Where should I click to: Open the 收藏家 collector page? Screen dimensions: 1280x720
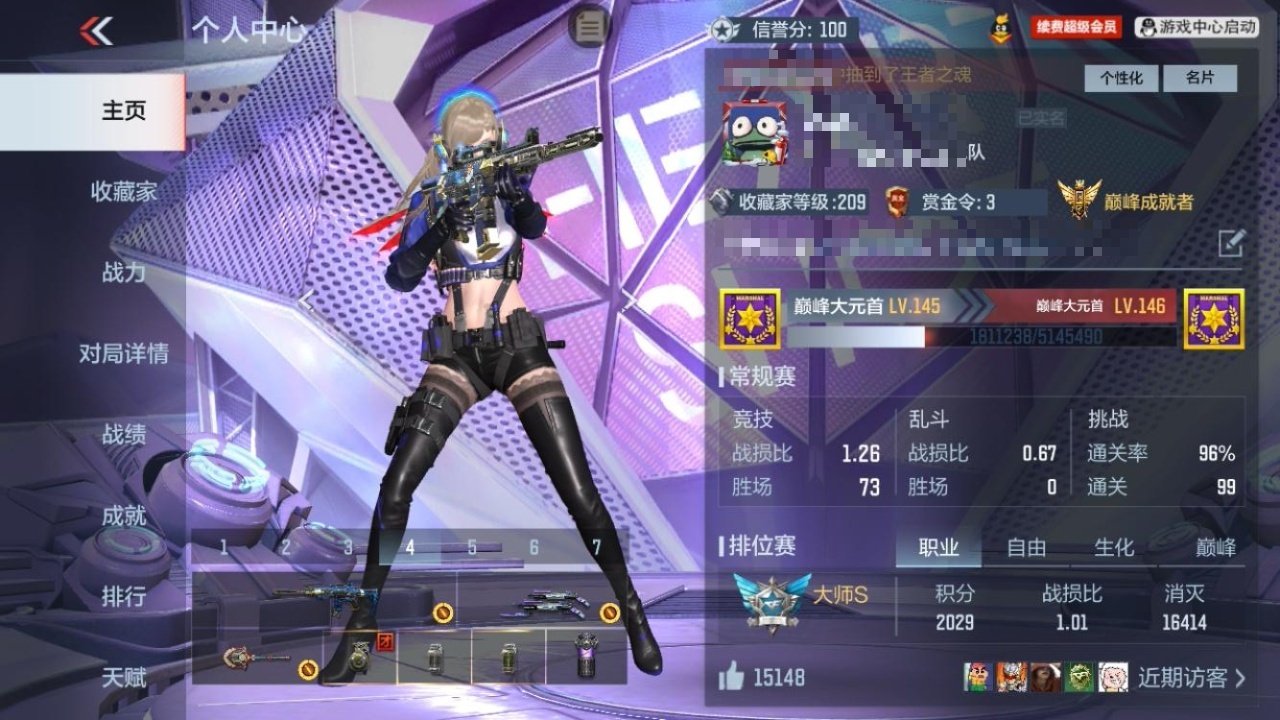coord(124,191)
